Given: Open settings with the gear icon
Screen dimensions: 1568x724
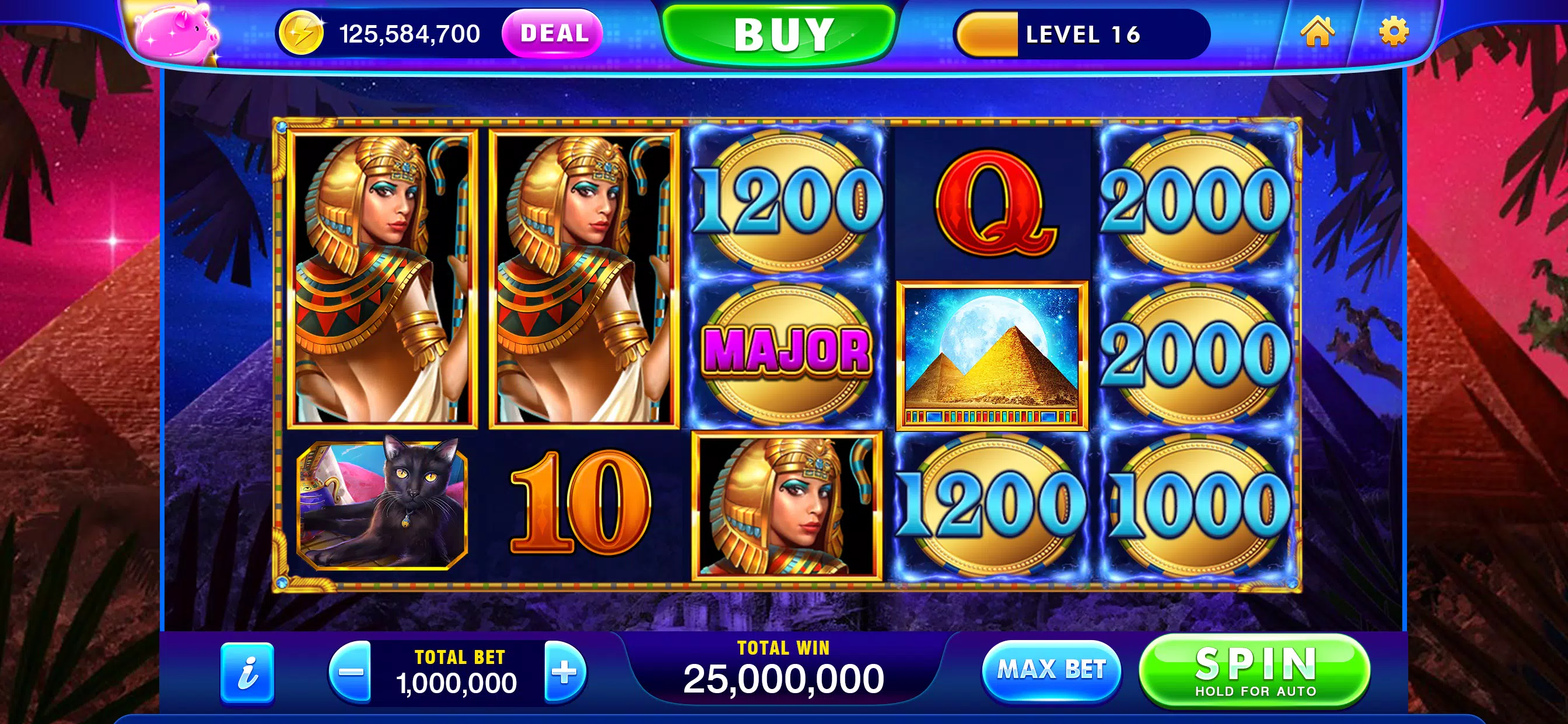Looking at the screenshot, I should pyautogui.click(x=1394, y=31).
